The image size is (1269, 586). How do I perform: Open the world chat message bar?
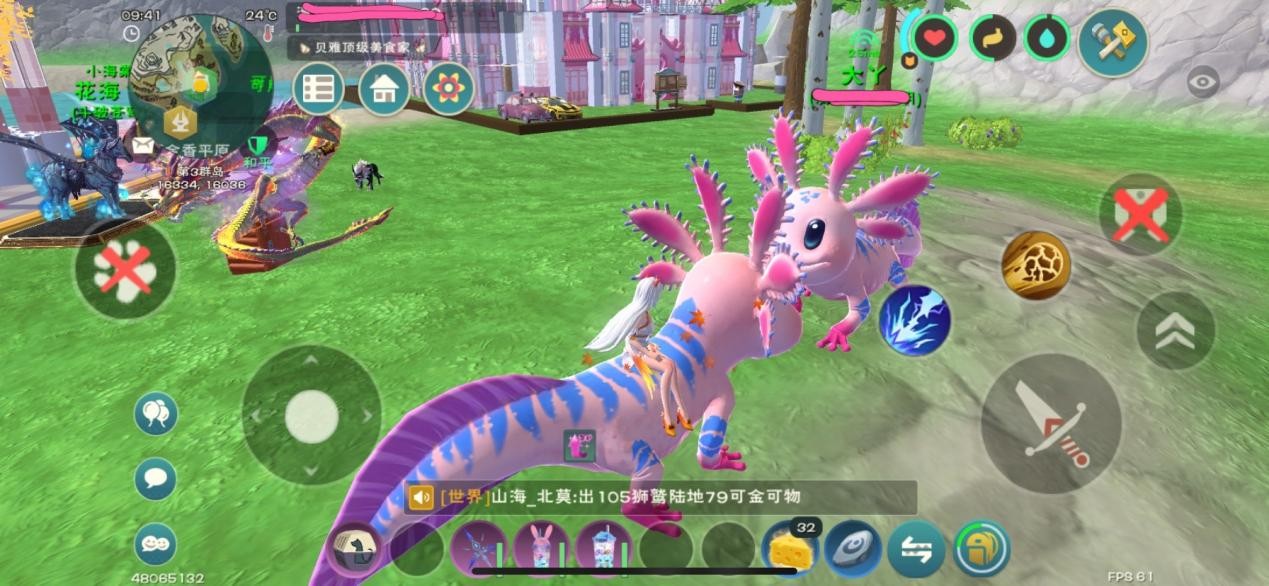pyautogui.click(x=660, y=497)
